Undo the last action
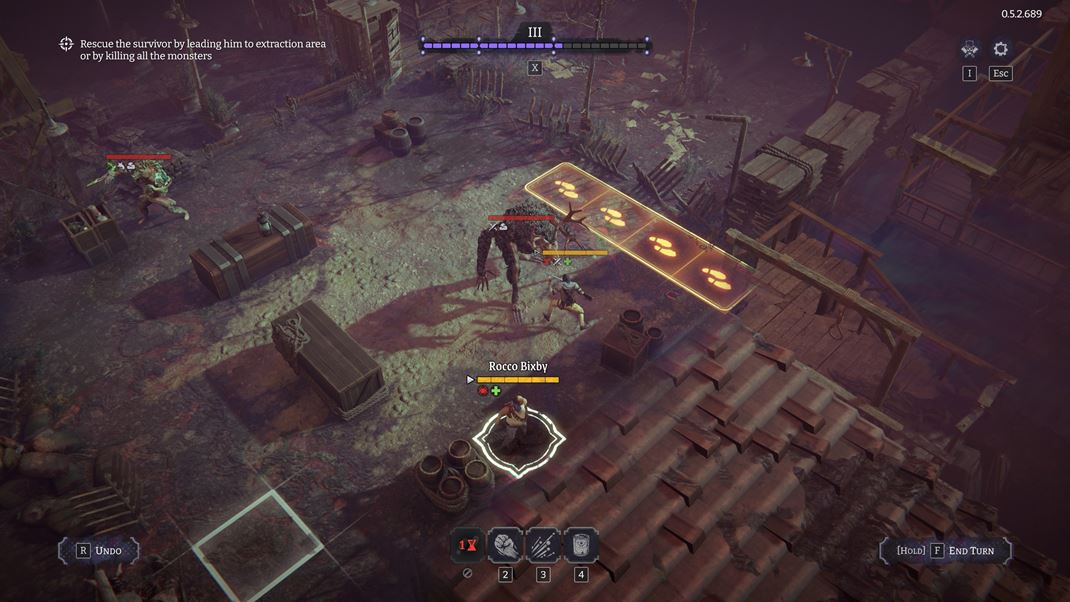The height and width of the screenshot is (602, 1070). point(99,550)
